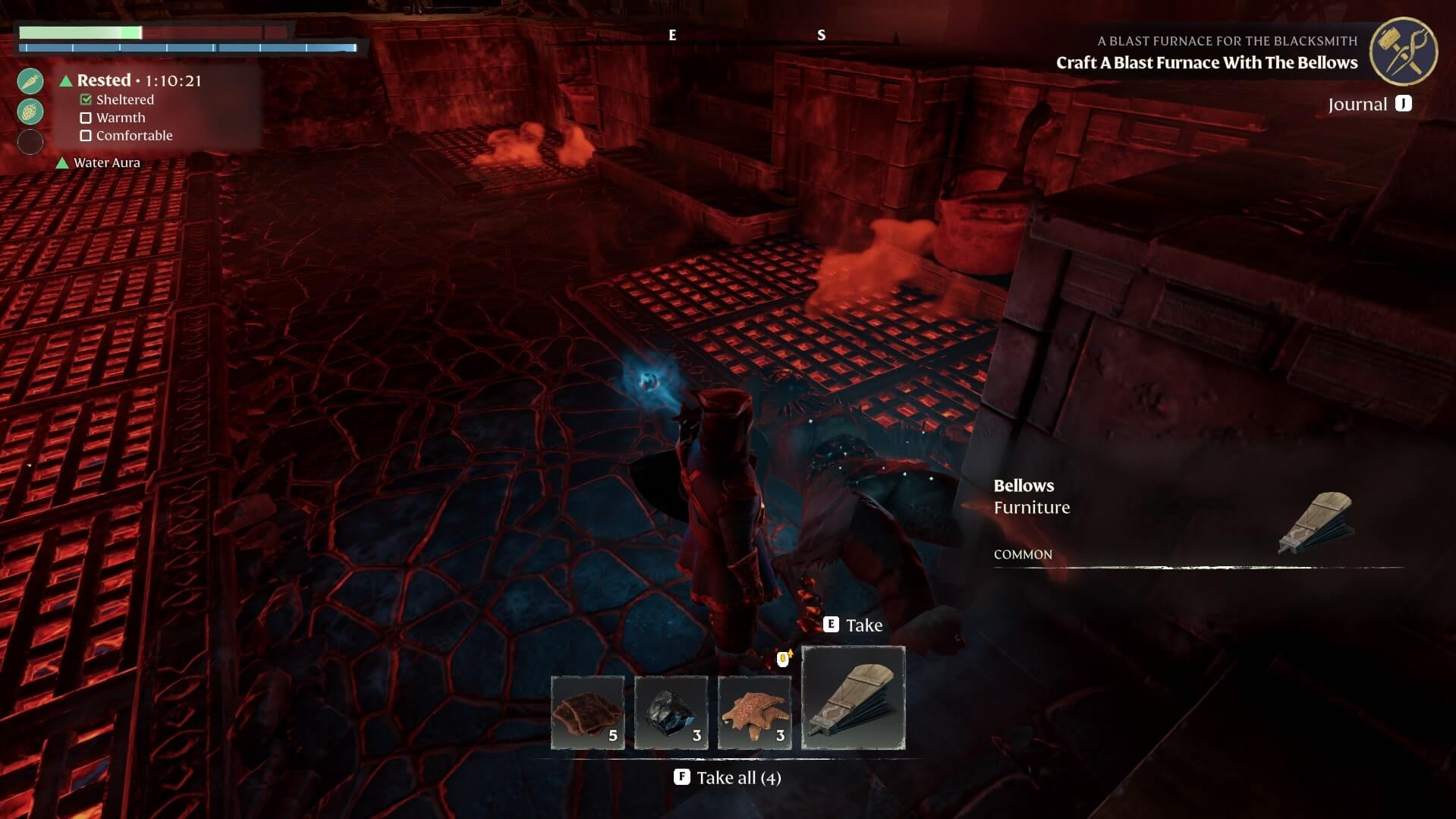Click the Bellows thumbnail in the item panel
This screenshot has height=819, width=1456.
pos(853,697)
